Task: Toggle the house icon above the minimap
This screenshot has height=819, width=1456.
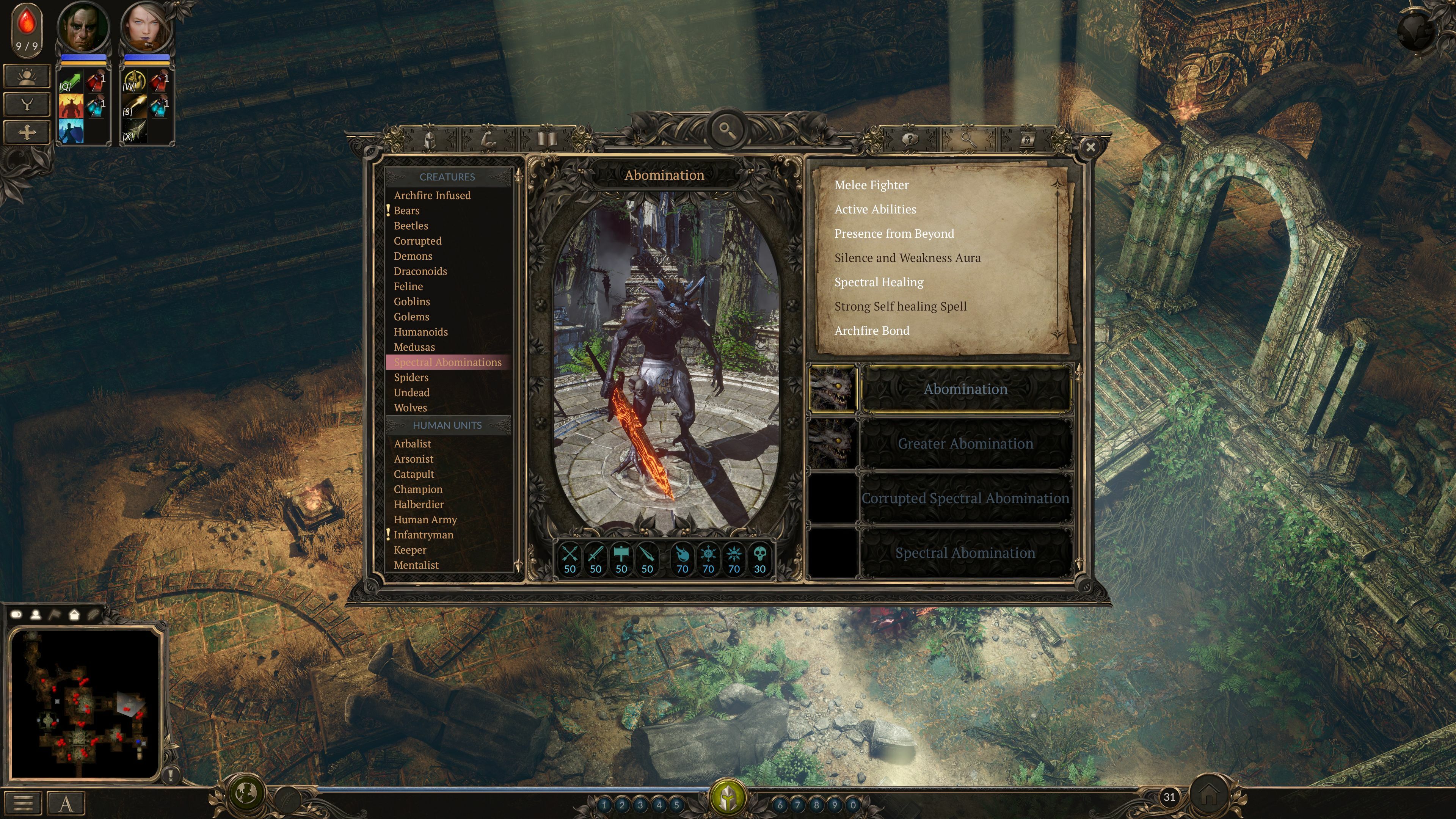Action: (74, 614)
